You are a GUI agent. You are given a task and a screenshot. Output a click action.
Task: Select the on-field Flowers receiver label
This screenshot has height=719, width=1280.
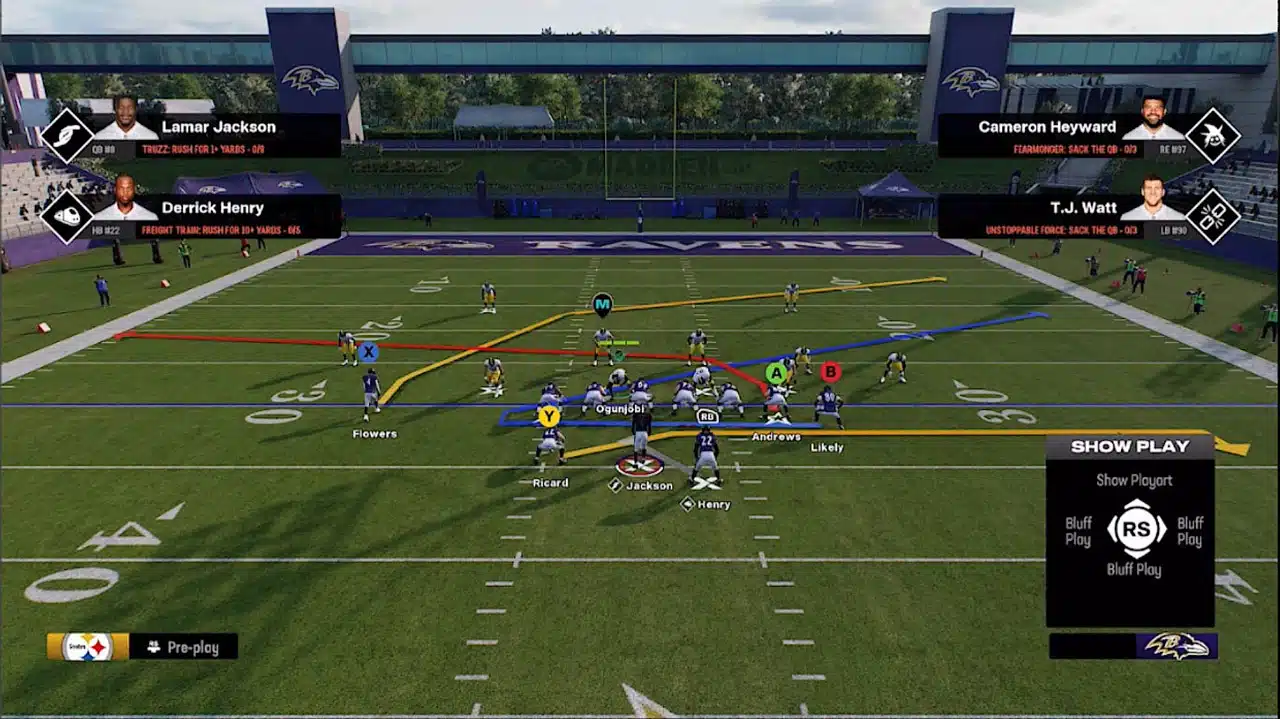(x=374, y=434)
